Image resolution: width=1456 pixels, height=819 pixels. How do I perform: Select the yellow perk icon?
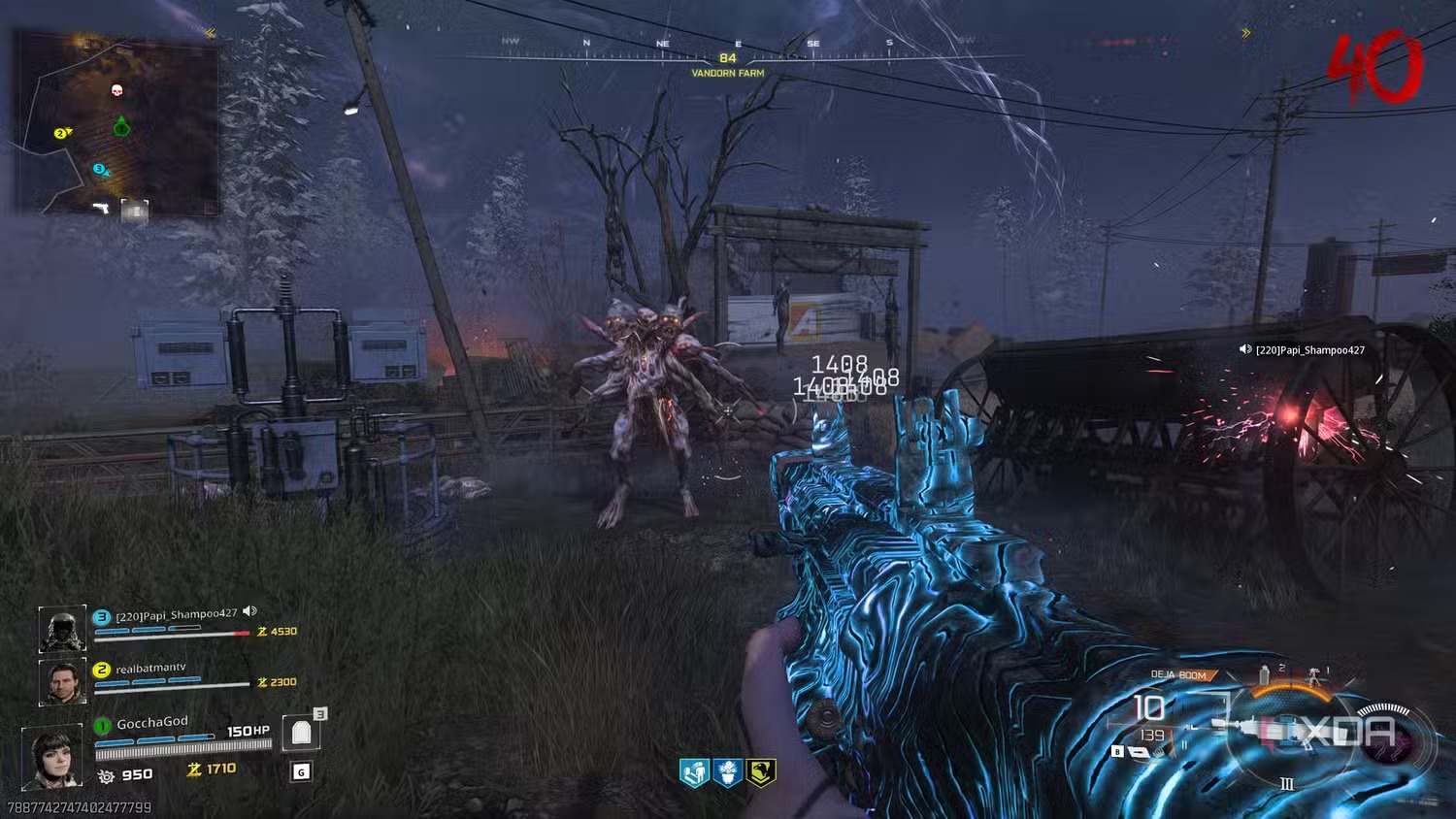762,772
